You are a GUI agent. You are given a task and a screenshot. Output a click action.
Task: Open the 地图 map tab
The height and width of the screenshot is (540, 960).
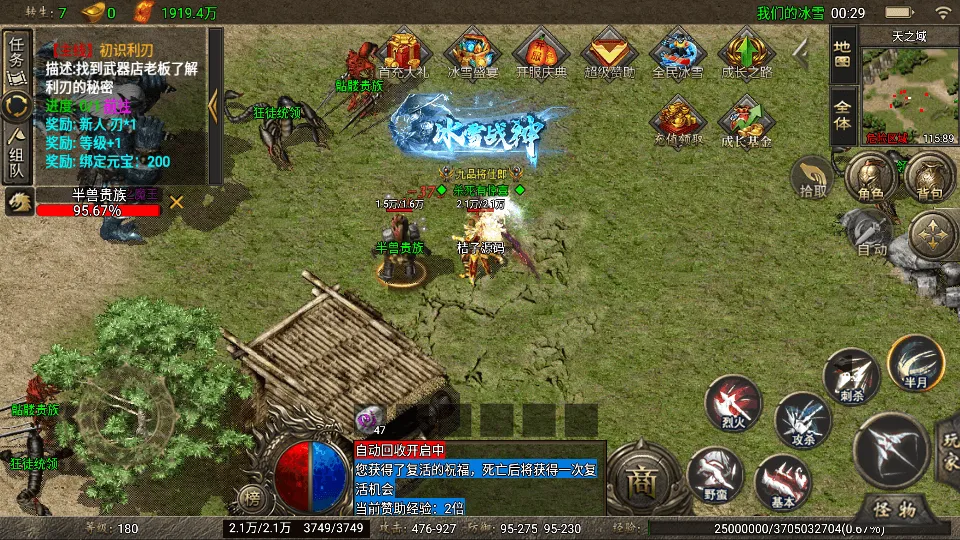(842, 57)
